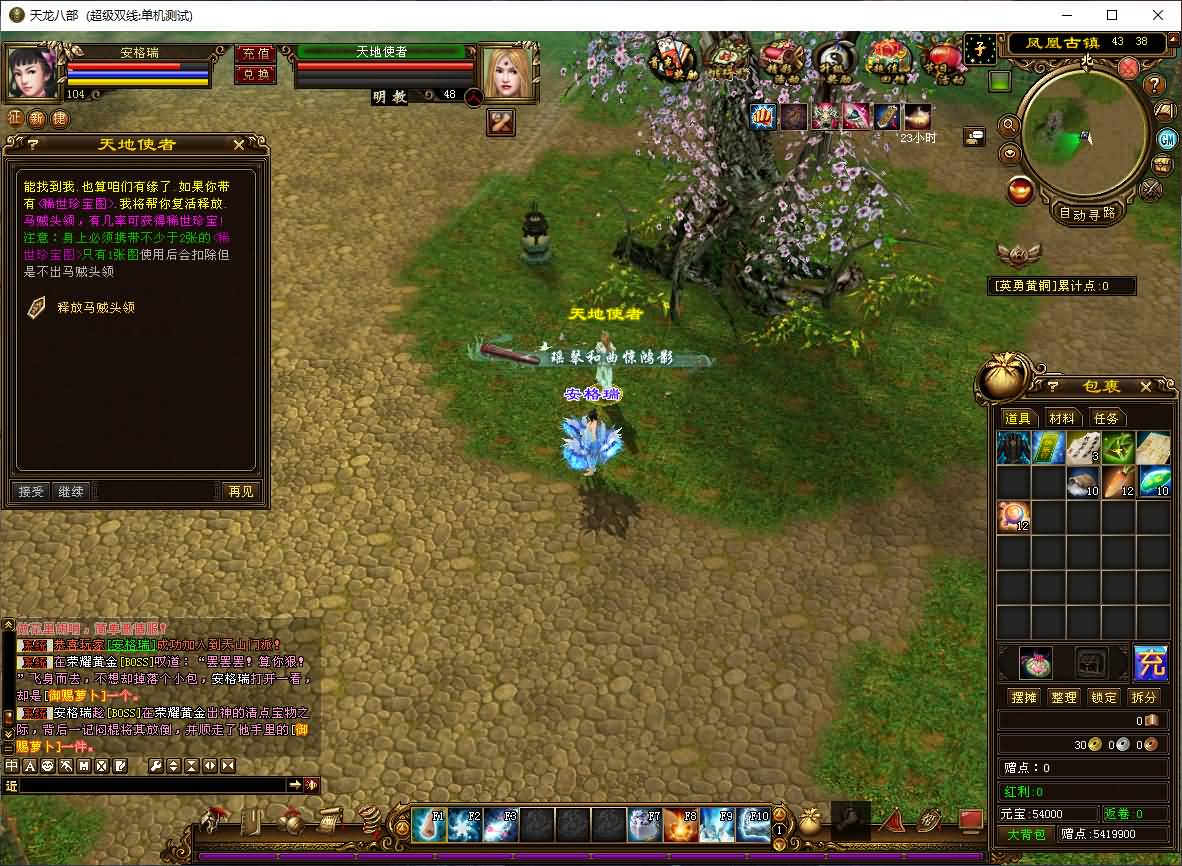The image size is (1182, 866).
Task: Click the 拆分 split button
Action: pos(1144,697)
